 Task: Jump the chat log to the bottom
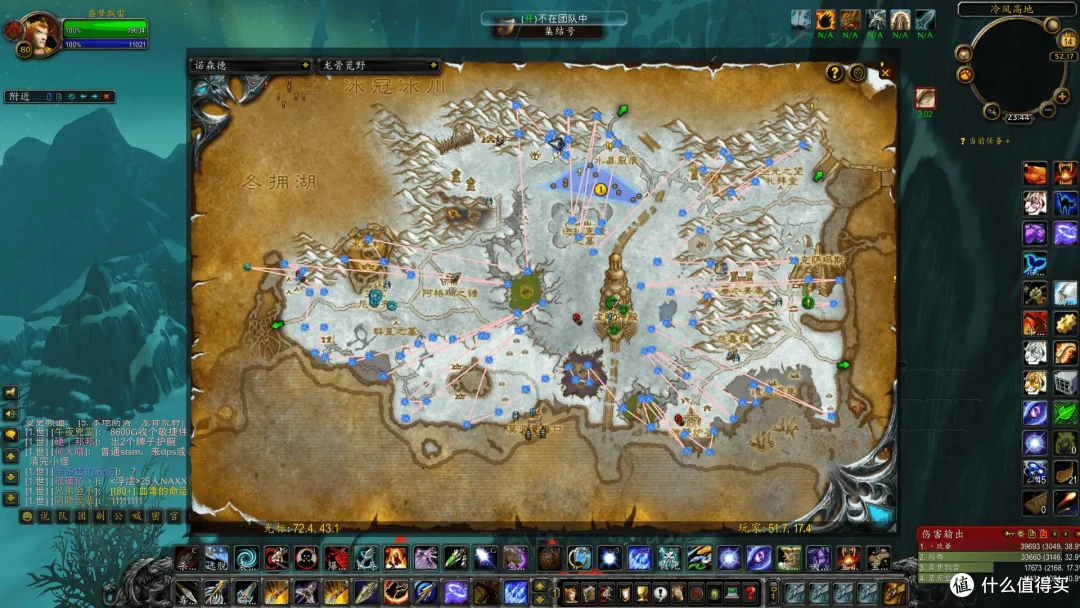[x=11, y=498]
